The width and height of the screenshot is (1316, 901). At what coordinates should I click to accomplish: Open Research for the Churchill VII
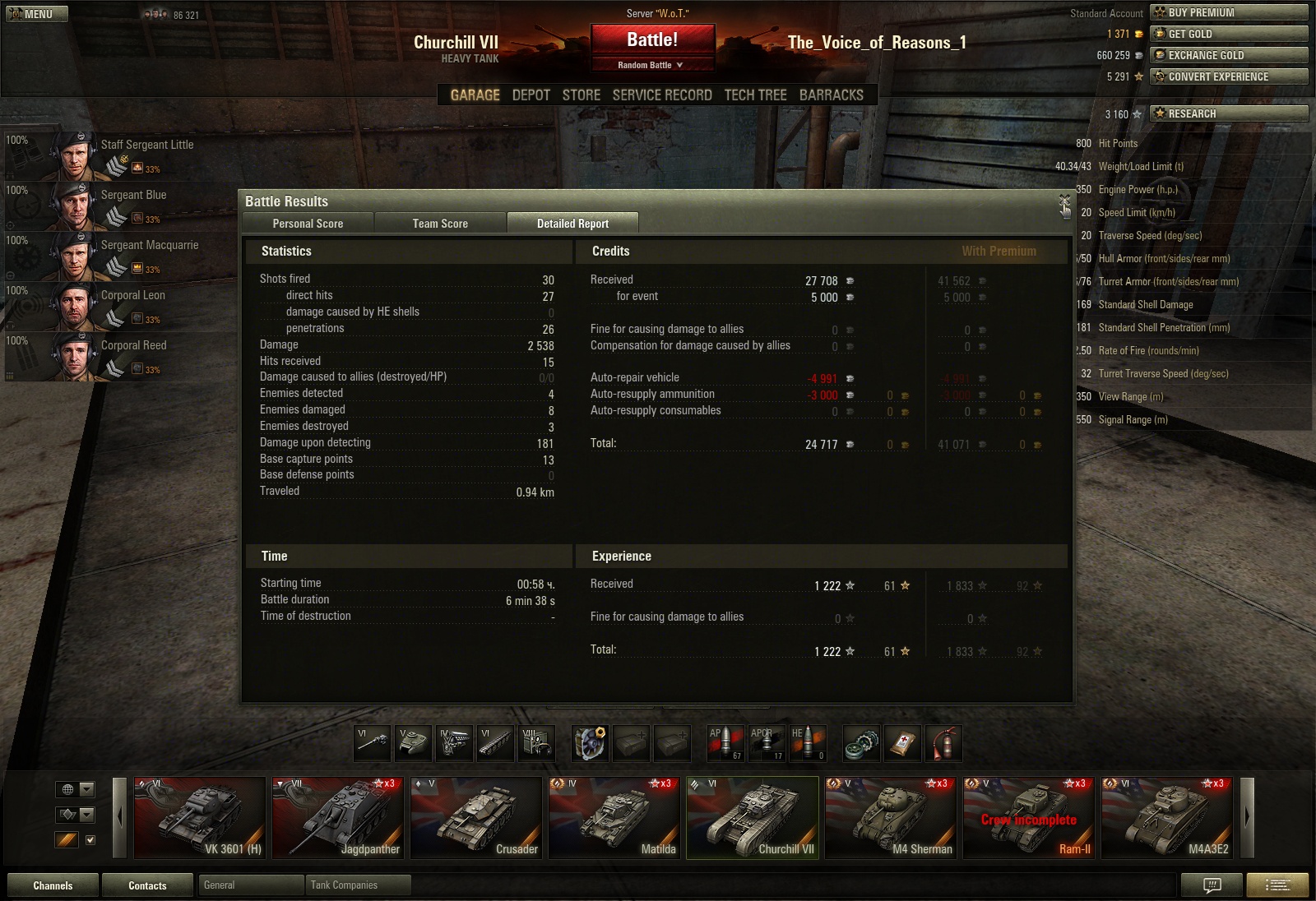click(x=1229, y=113)
